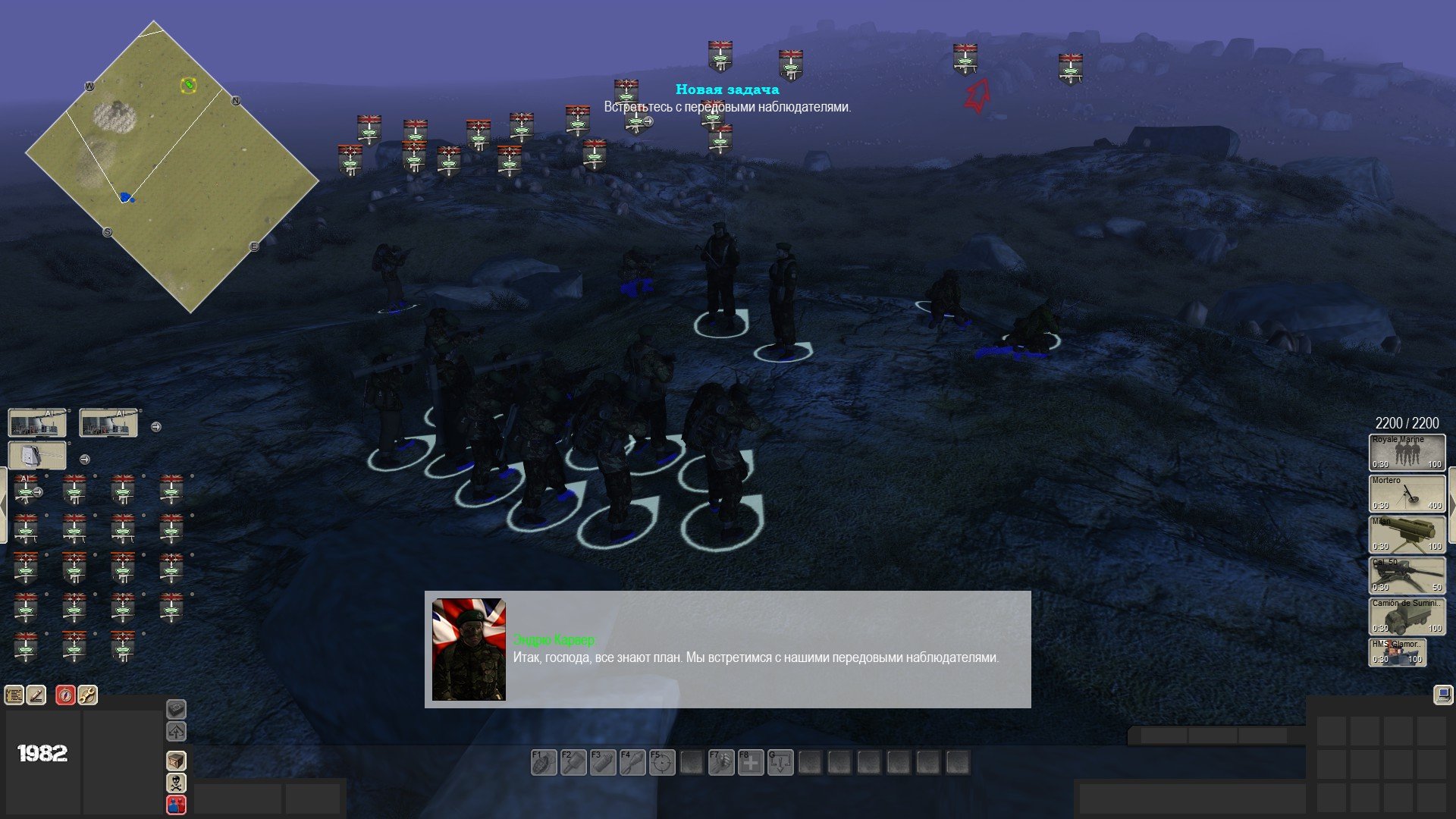This screenshot has width=1456, height=819.
Task: Click the pencil notes icon
Action: 36,695
